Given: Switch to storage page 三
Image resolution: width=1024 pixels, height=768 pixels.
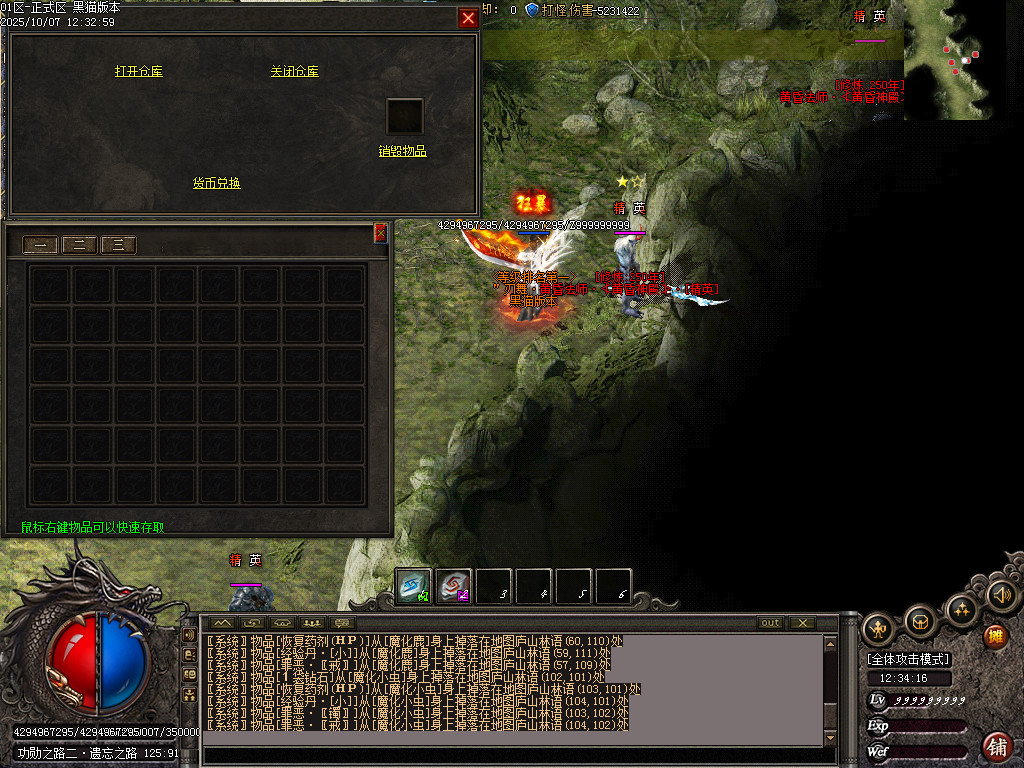Looking at the screenshot, I should coord(118,245).
